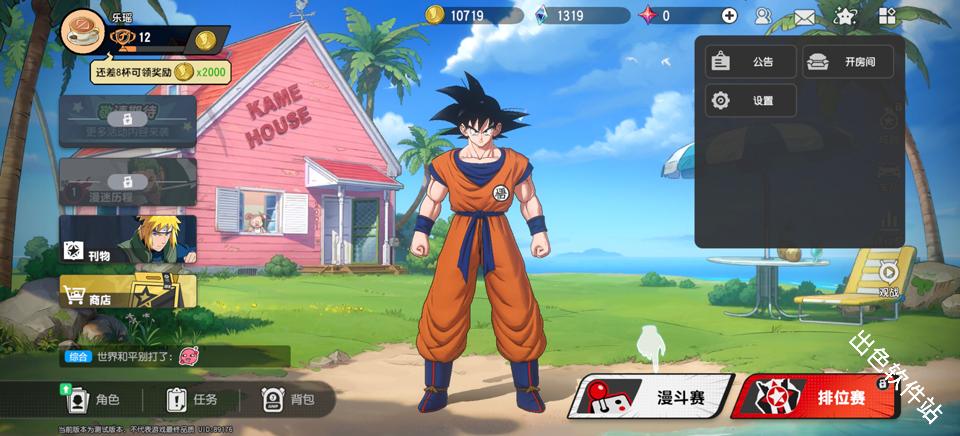Open the 刊物 publications banner
This screenshot has height=436, width=960.
pyautogui.click(x=127, y=241)
